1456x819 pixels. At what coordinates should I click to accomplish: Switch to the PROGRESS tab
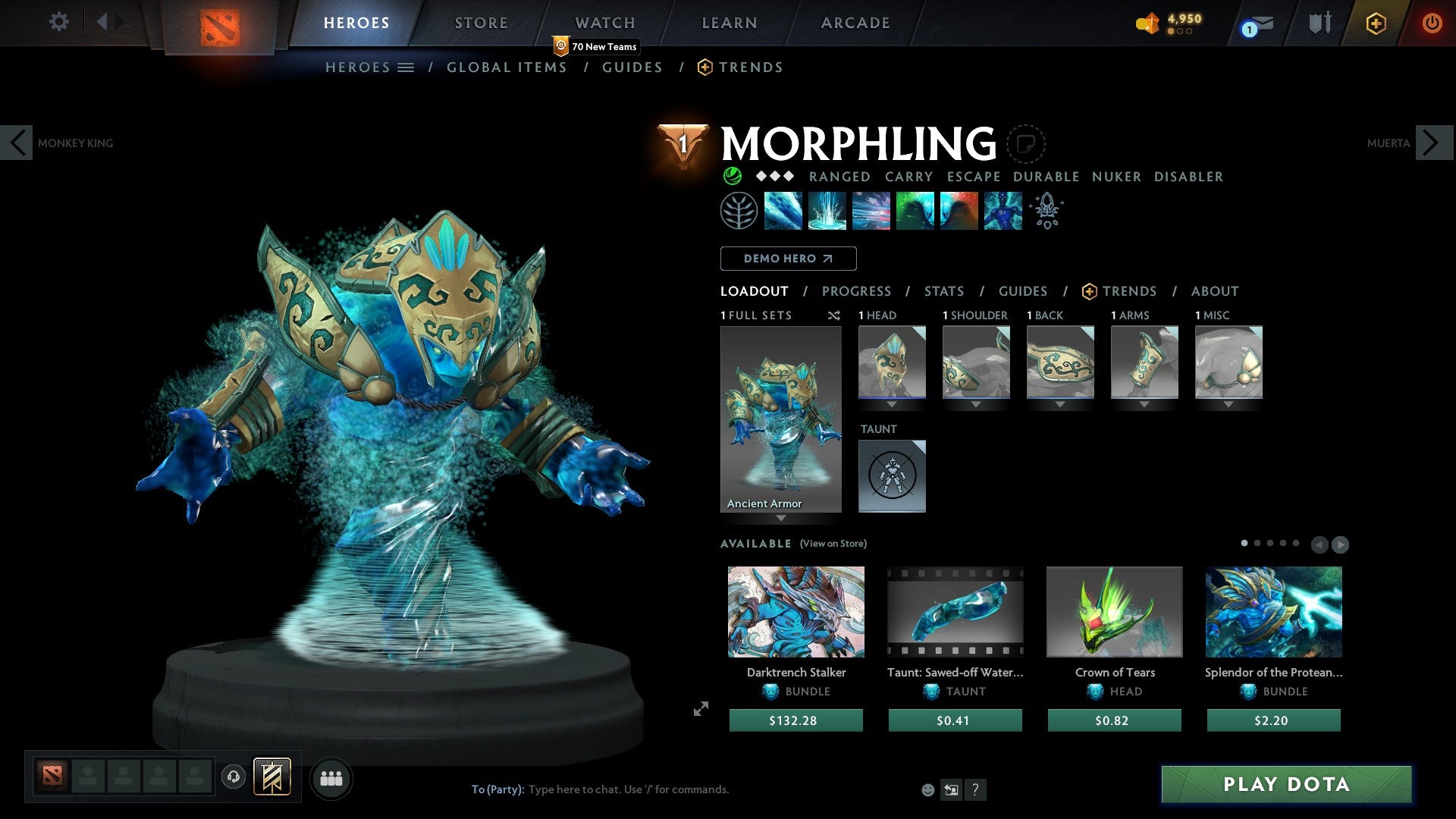(857, 290)
